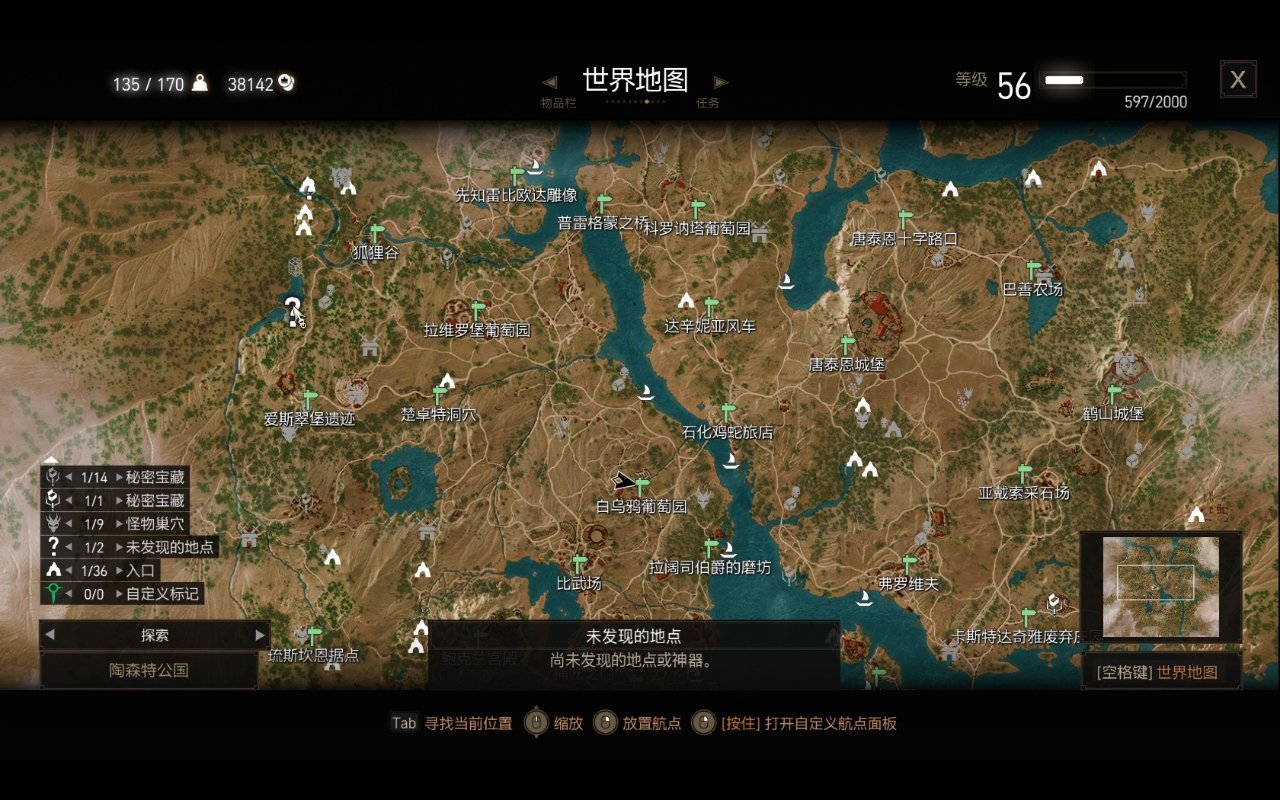
Task: Select the 比武场 signpost icon
Action: 579,562
